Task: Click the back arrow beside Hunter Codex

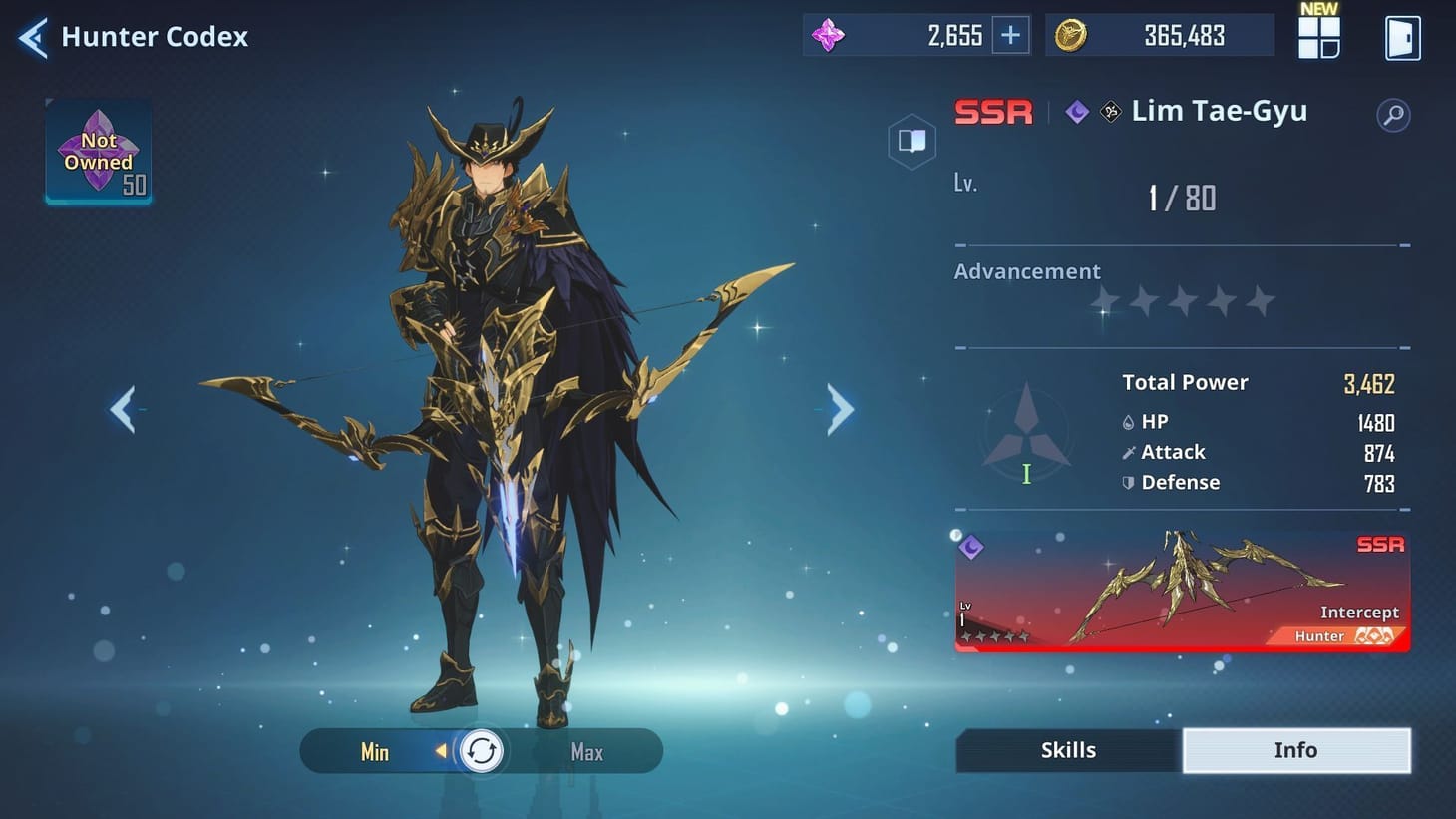Action: pos(31,37)
